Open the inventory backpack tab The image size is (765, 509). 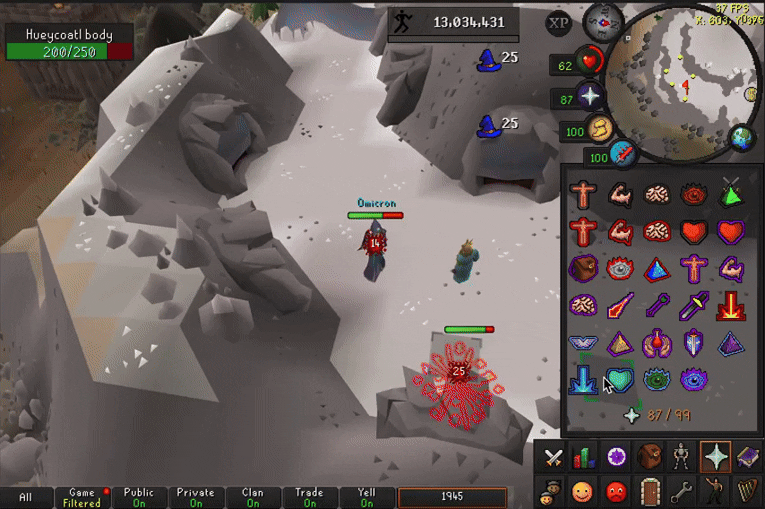click(650, 457)
